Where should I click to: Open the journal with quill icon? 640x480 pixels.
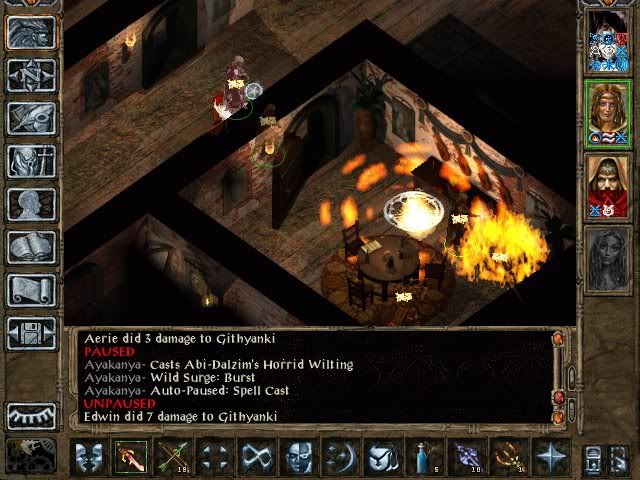coord(31,118)
